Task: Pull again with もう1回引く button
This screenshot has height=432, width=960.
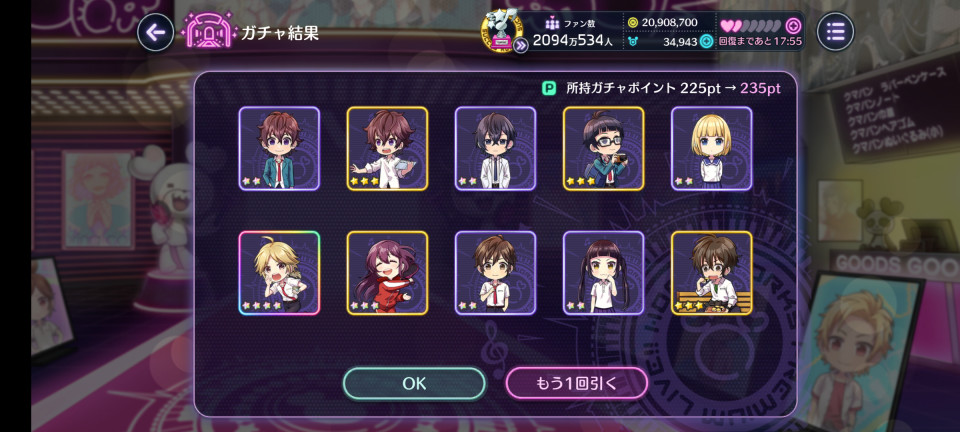Action: coord(576,383)
